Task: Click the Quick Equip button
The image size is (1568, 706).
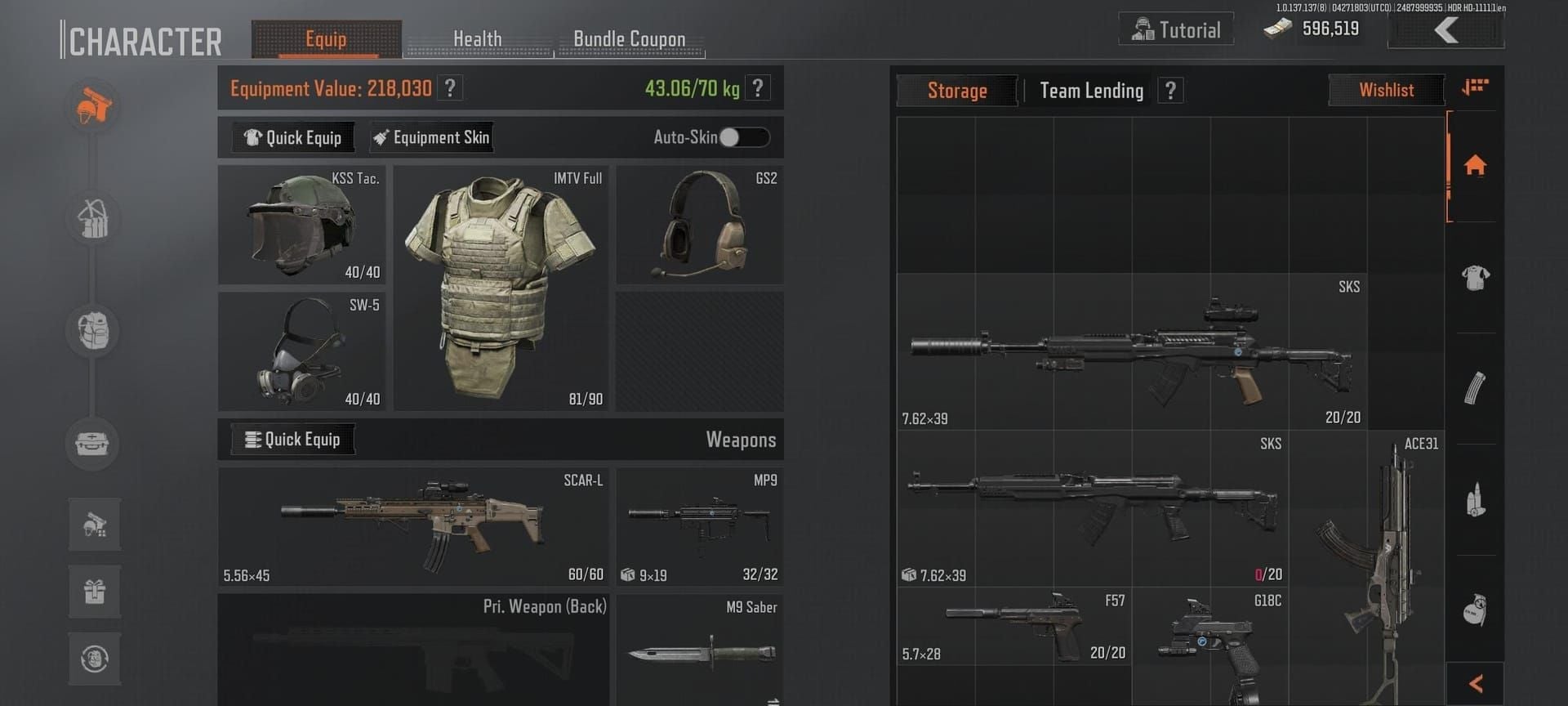Action: [x=292, y=137]
